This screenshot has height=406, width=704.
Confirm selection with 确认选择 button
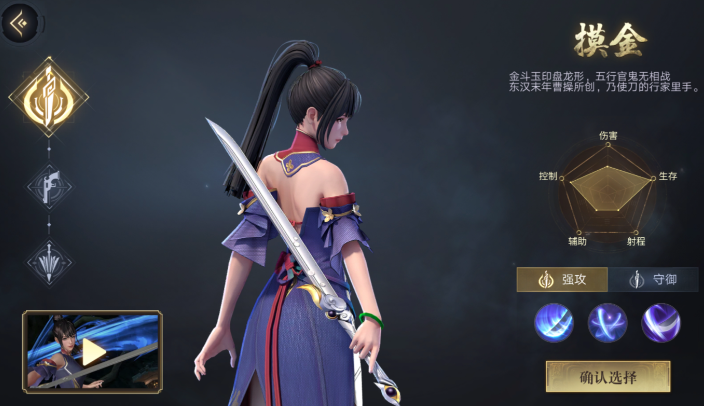(x=607, y=377)
